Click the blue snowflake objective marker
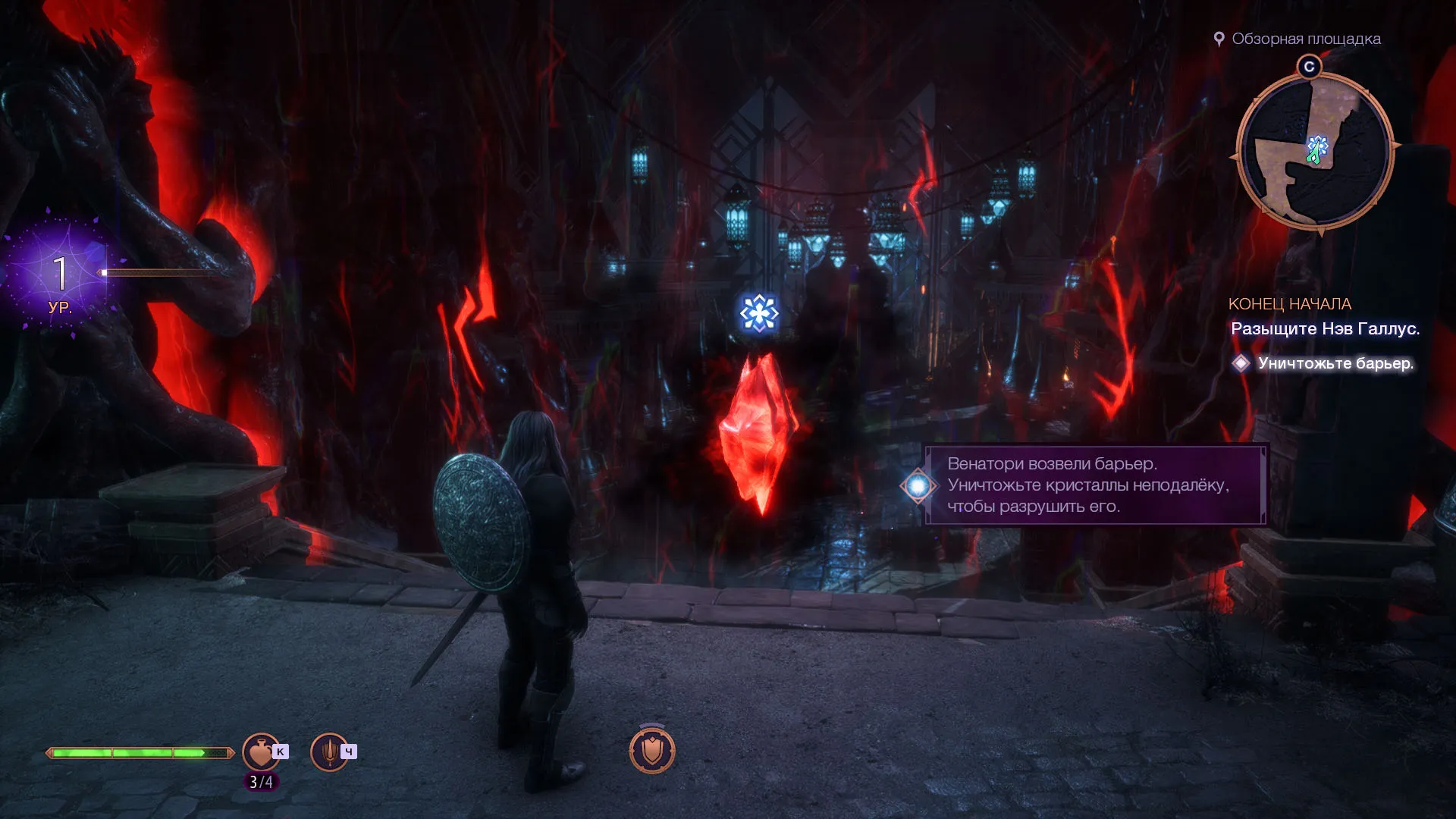The height and width of the screenshot is (819, 1456). (x=759, y=312)
